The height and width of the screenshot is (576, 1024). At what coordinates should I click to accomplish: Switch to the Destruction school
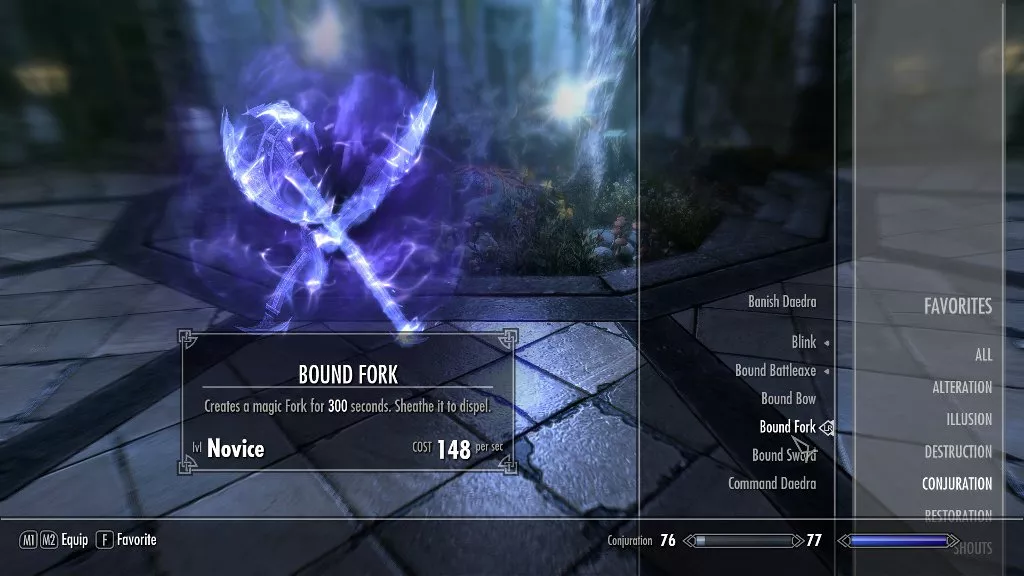pyautogui.click(x=958, y=451)
